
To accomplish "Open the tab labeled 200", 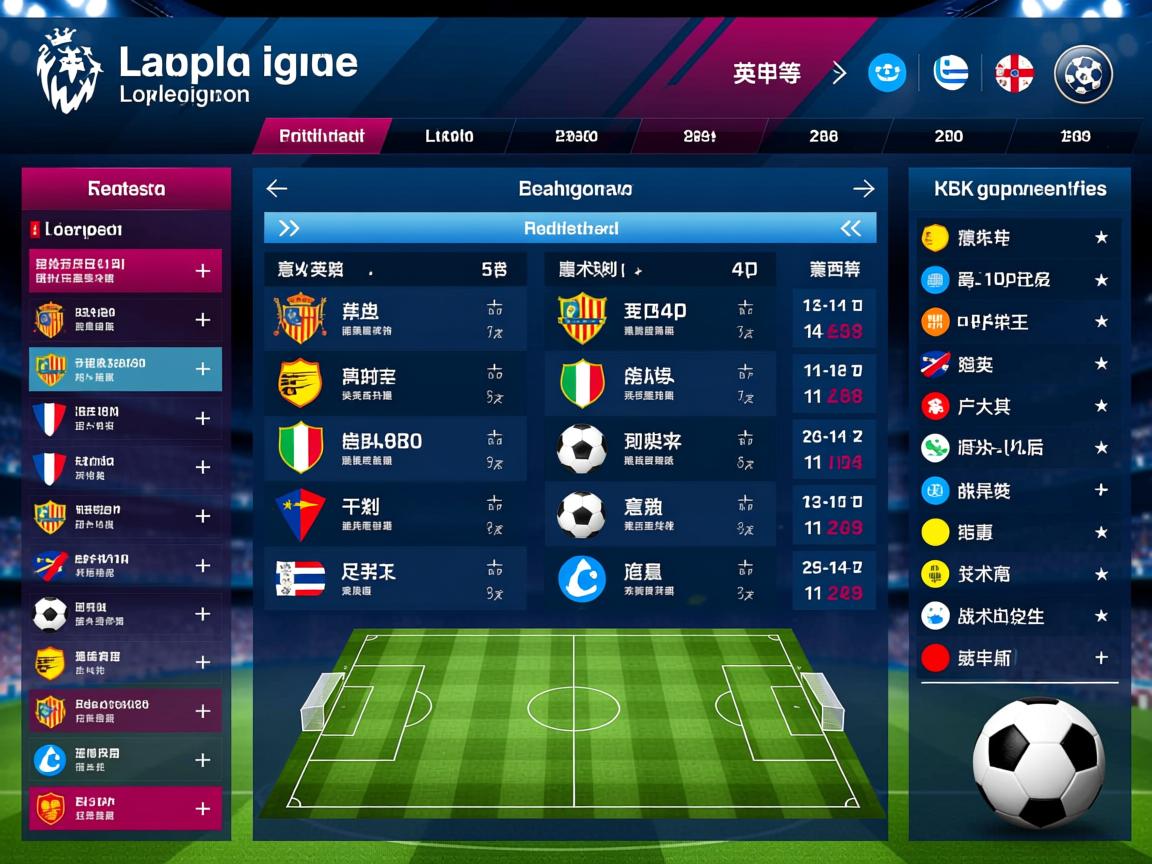I will (948, 136).
